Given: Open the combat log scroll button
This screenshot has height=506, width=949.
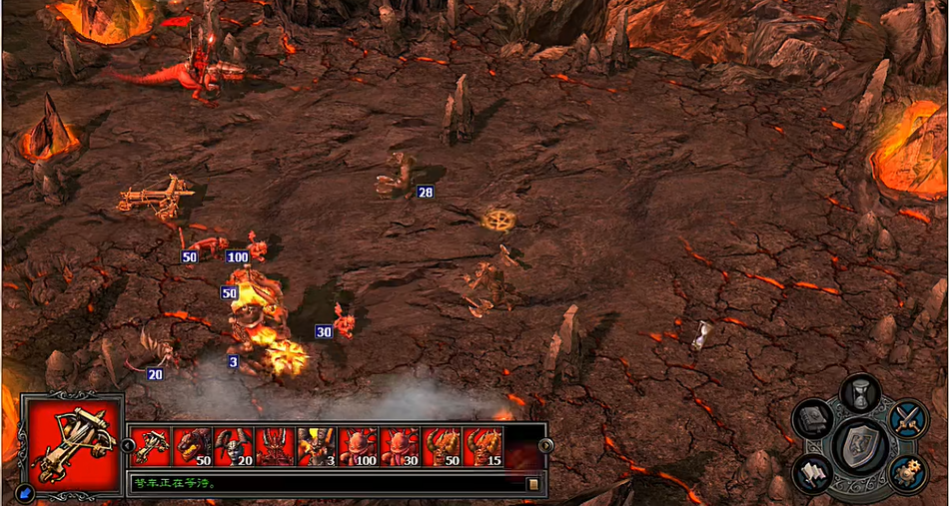Looking at the screenshot, I should [x=533, y=484].
